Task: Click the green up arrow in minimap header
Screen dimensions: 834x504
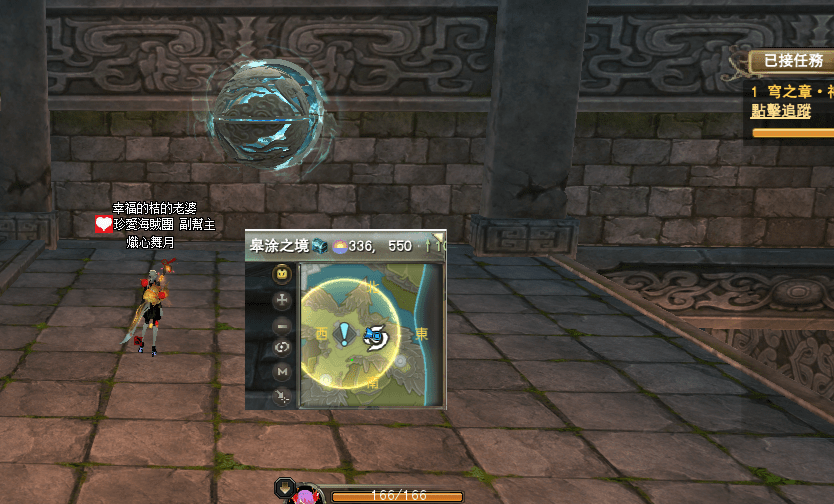Action: pos(428,245)
